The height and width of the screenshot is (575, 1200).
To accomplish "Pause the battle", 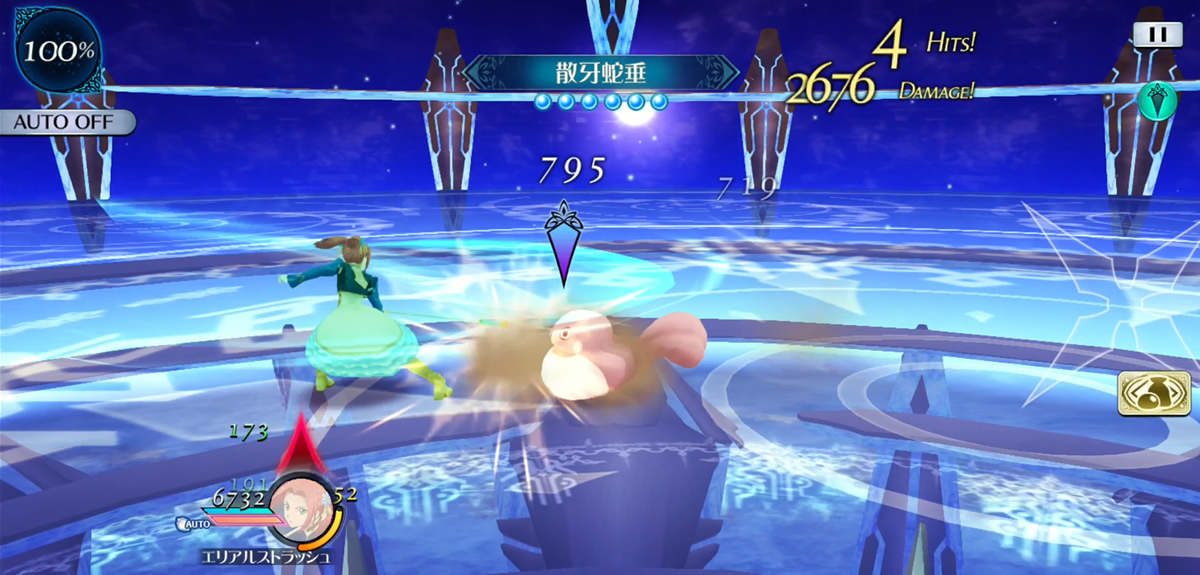I will coord(1157,34).
